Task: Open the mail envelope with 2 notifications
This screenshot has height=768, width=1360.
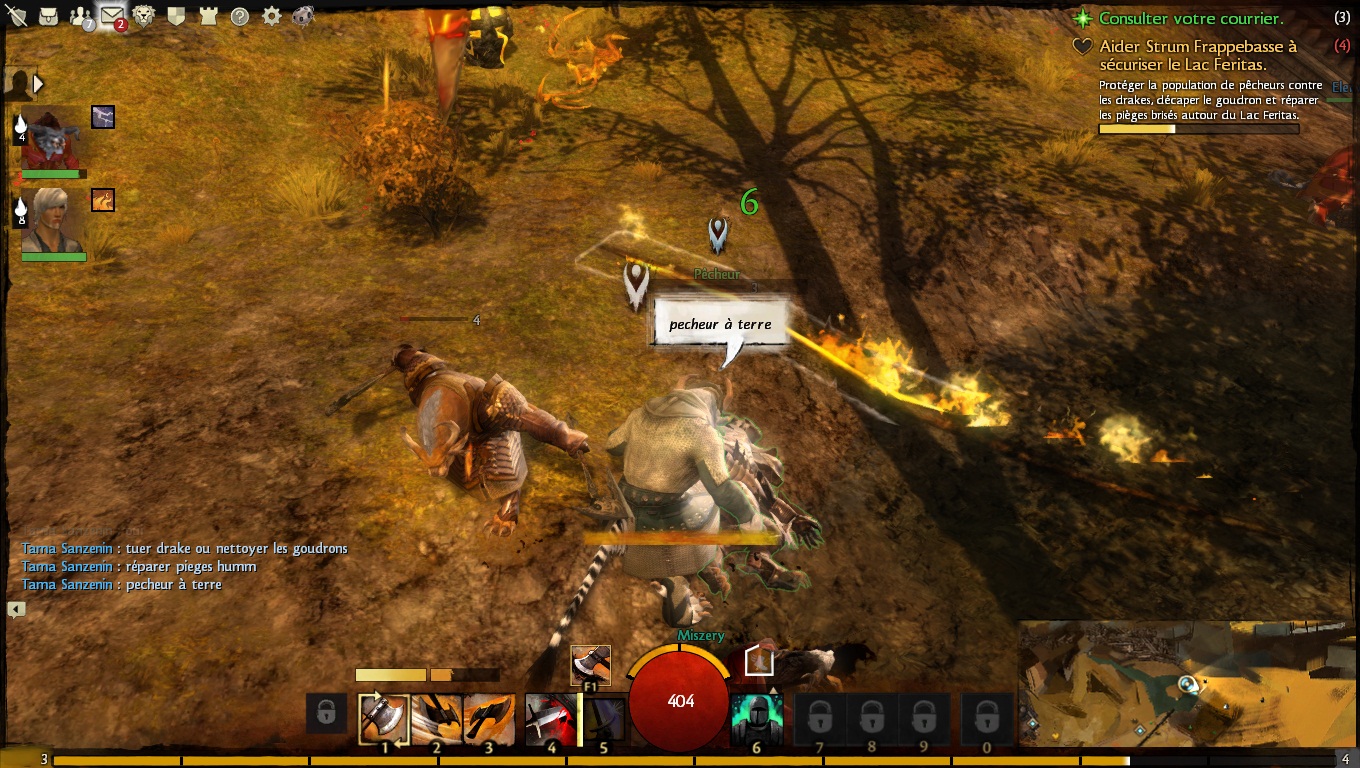Action: pyautogui.click(x=112, y=16)
